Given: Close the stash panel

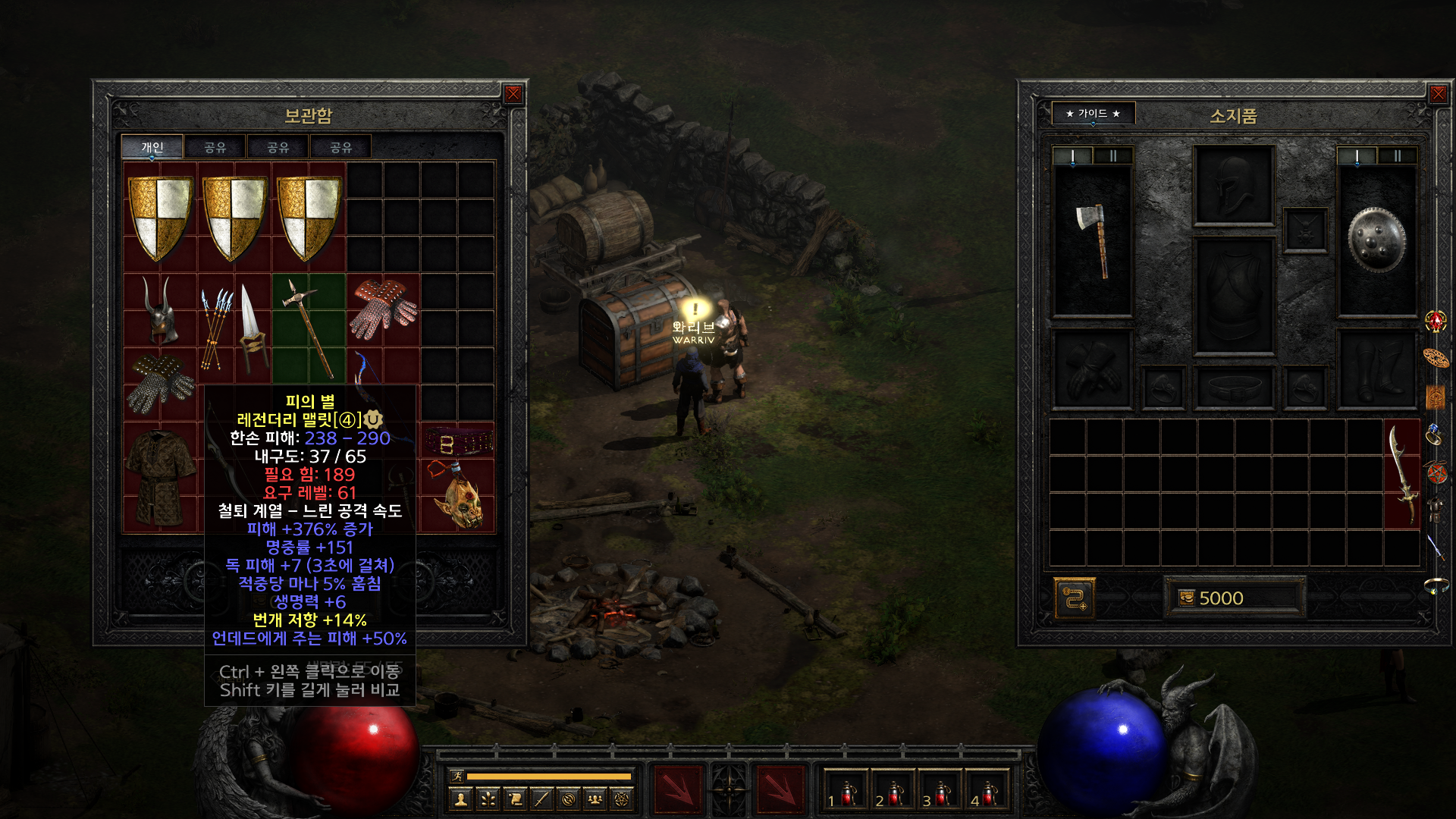Looking at the screenshot, I should coord(513,94).
